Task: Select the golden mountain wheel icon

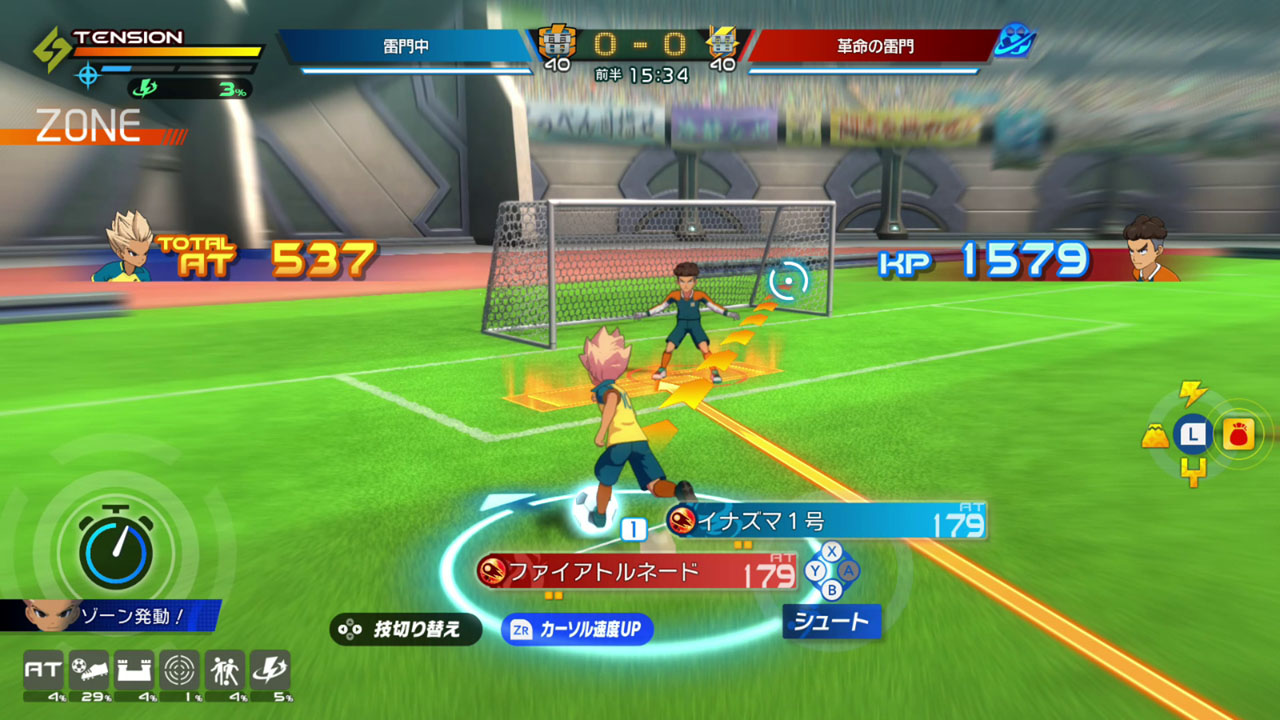Action: coord(1155,435)
